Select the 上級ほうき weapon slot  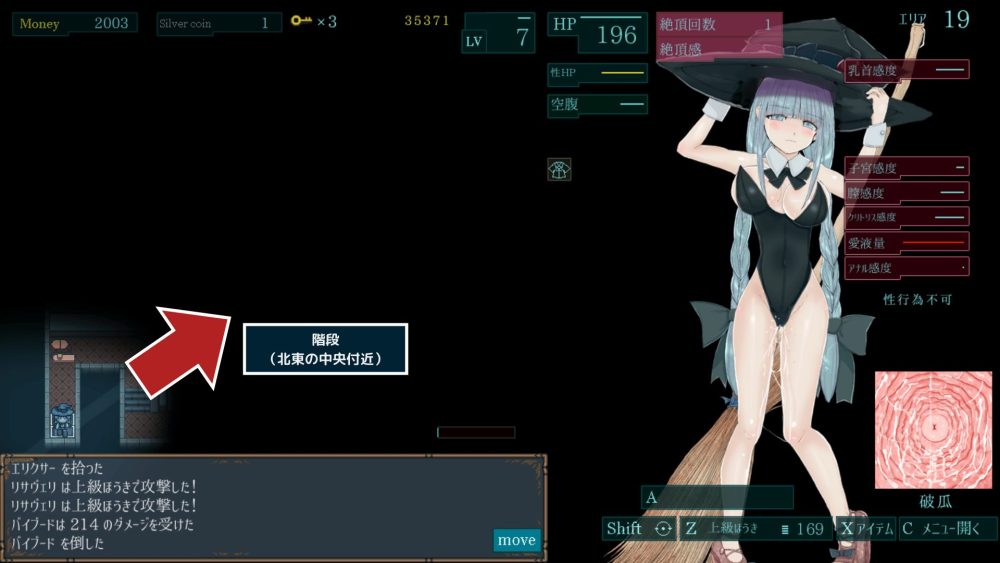pyautogui.click(x=757, y=528)
